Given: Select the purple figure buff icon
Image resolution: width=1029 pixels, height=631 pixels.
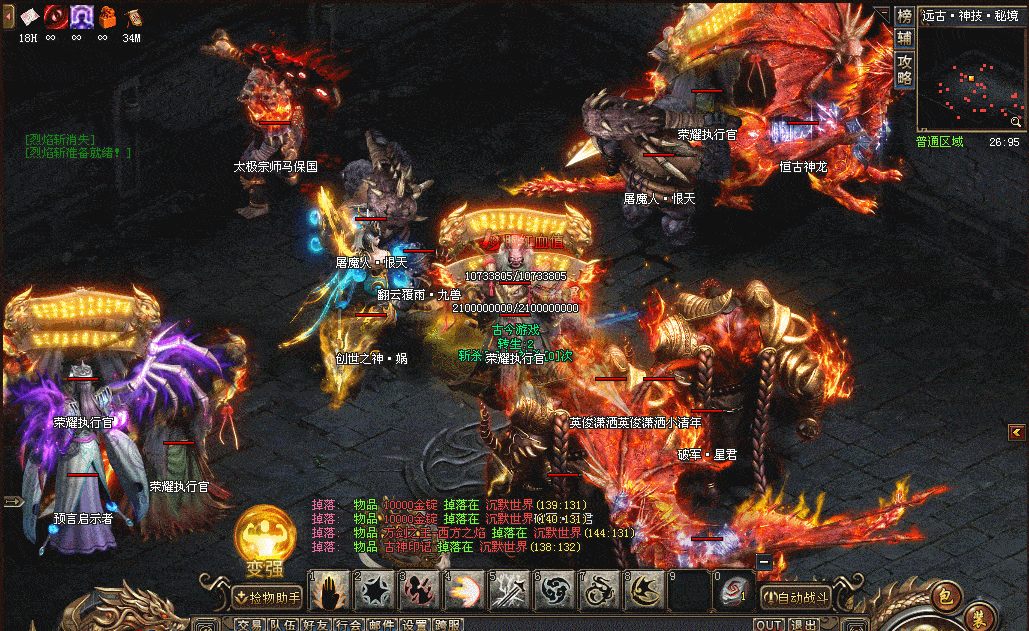Looking at the screenshot, I should (x=81, y=17).
